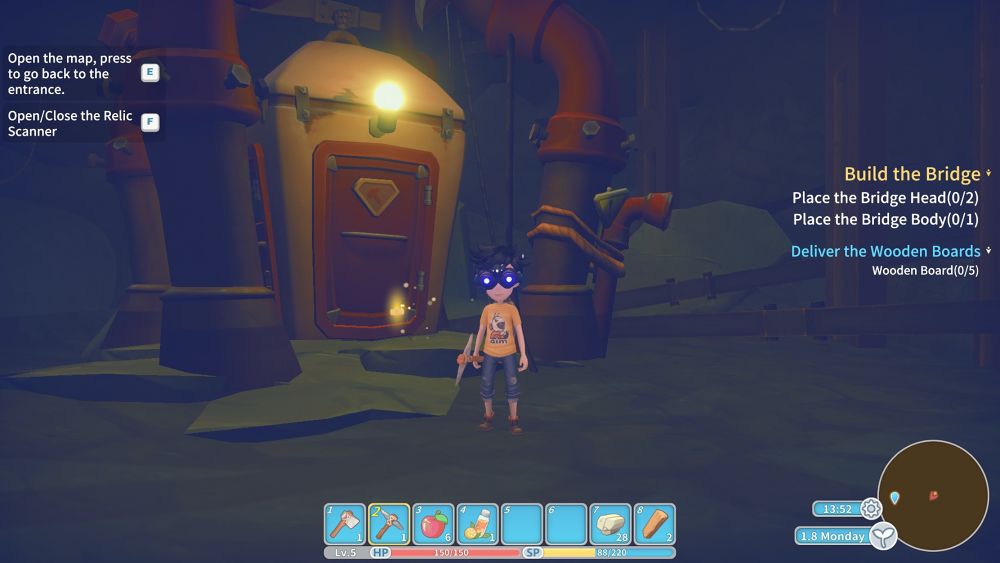The image size is (1000, 563).
Task: Expand the Build the Bridge quest
Action: [x=912, y=174]
